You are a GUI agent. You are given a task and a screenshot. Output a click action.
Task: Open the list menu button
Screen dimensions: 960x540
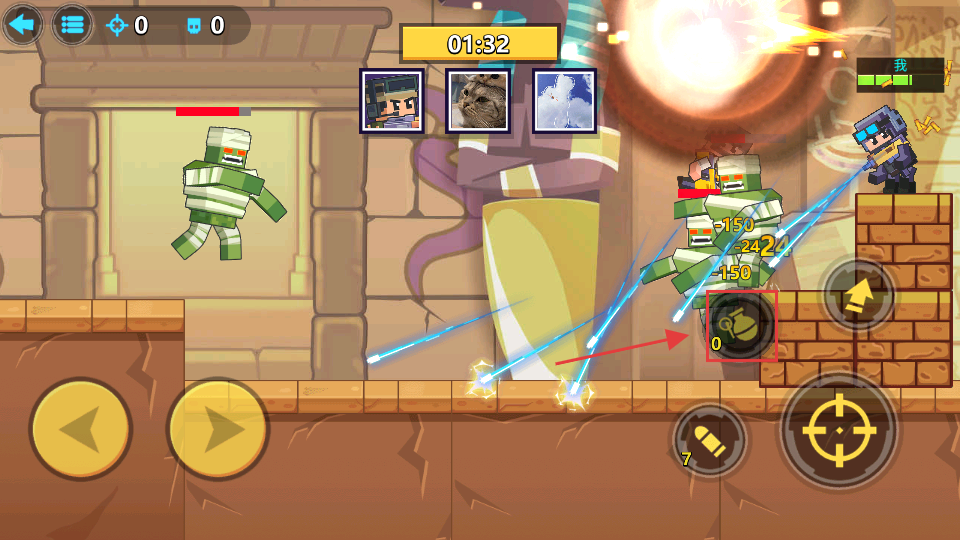(x=72, y=25)
